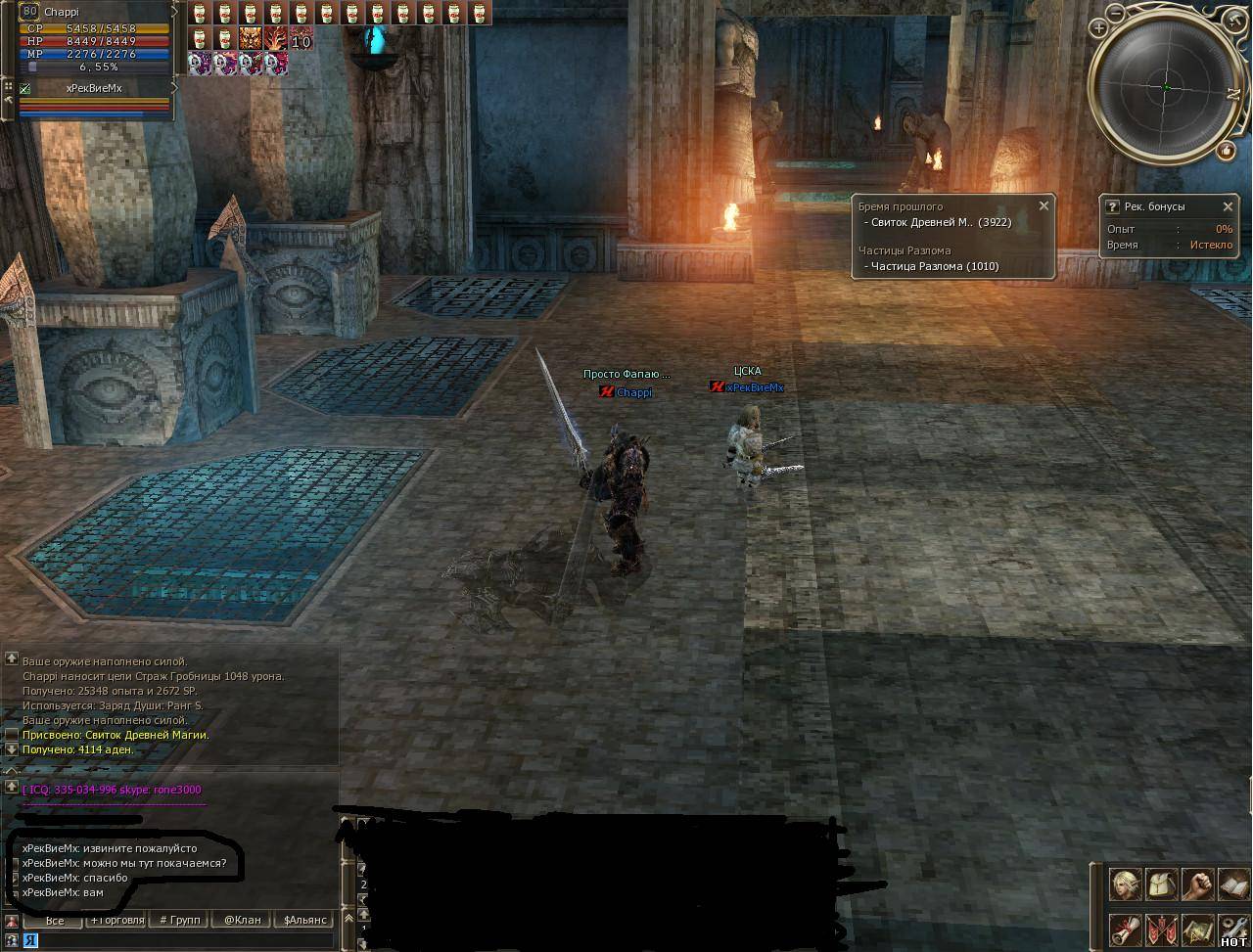The height and width of the screenshot is (952, 1253).
Task: Open the skills book icon
Action: click(1232, 885)
